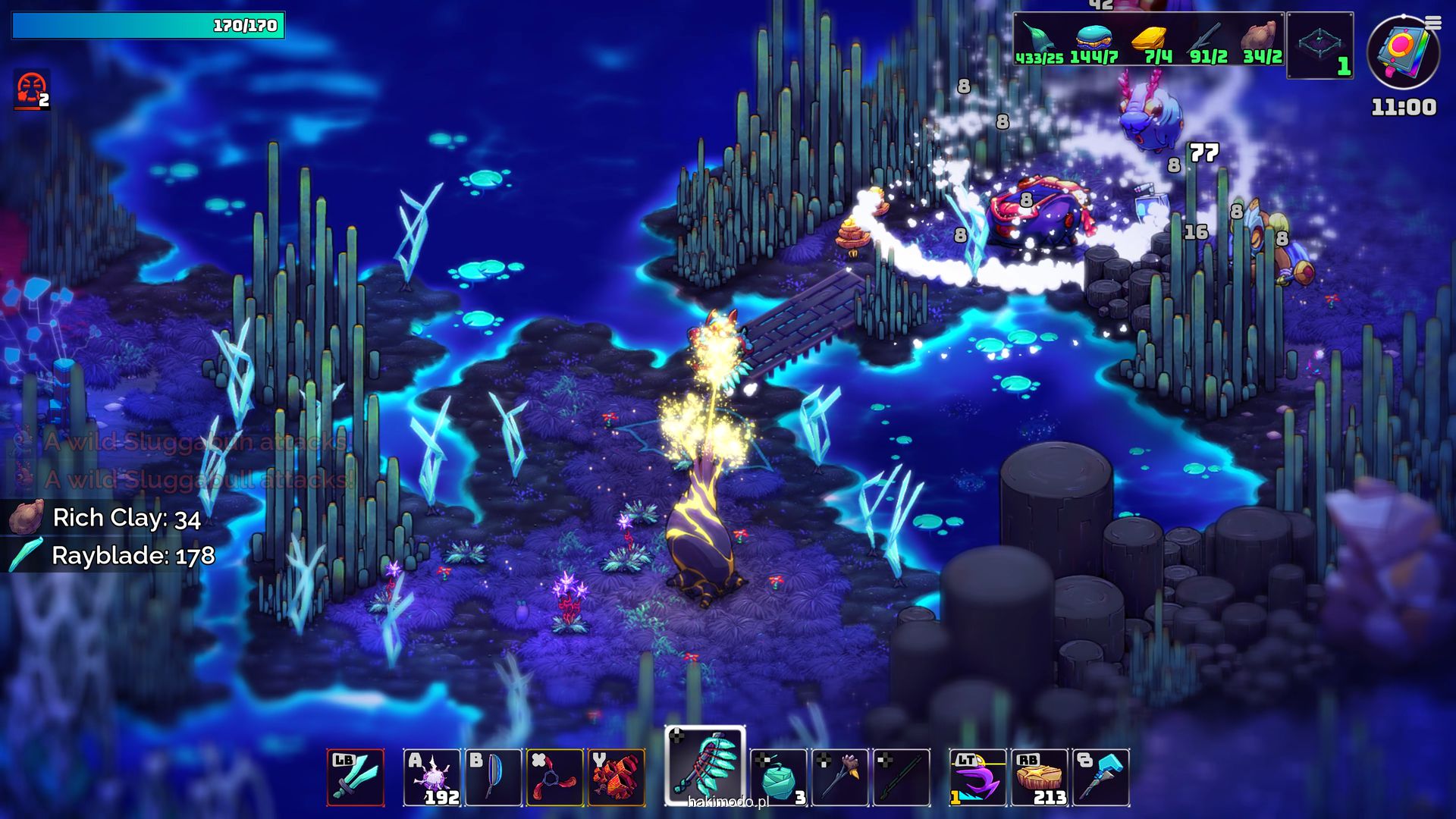1456x819 pixels.
Task: Use the golden star food item
Action: click(x=1040, y=777)
